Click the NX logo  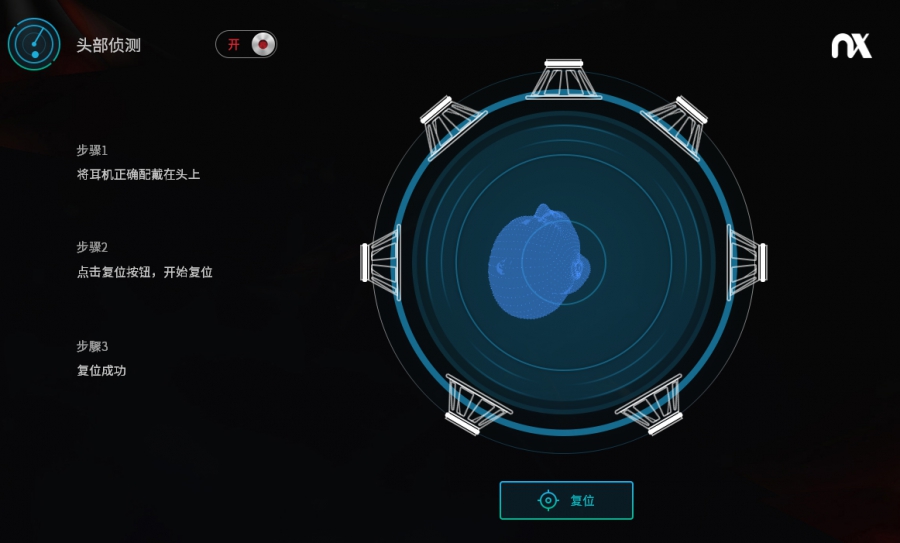(x=851, y=46)
